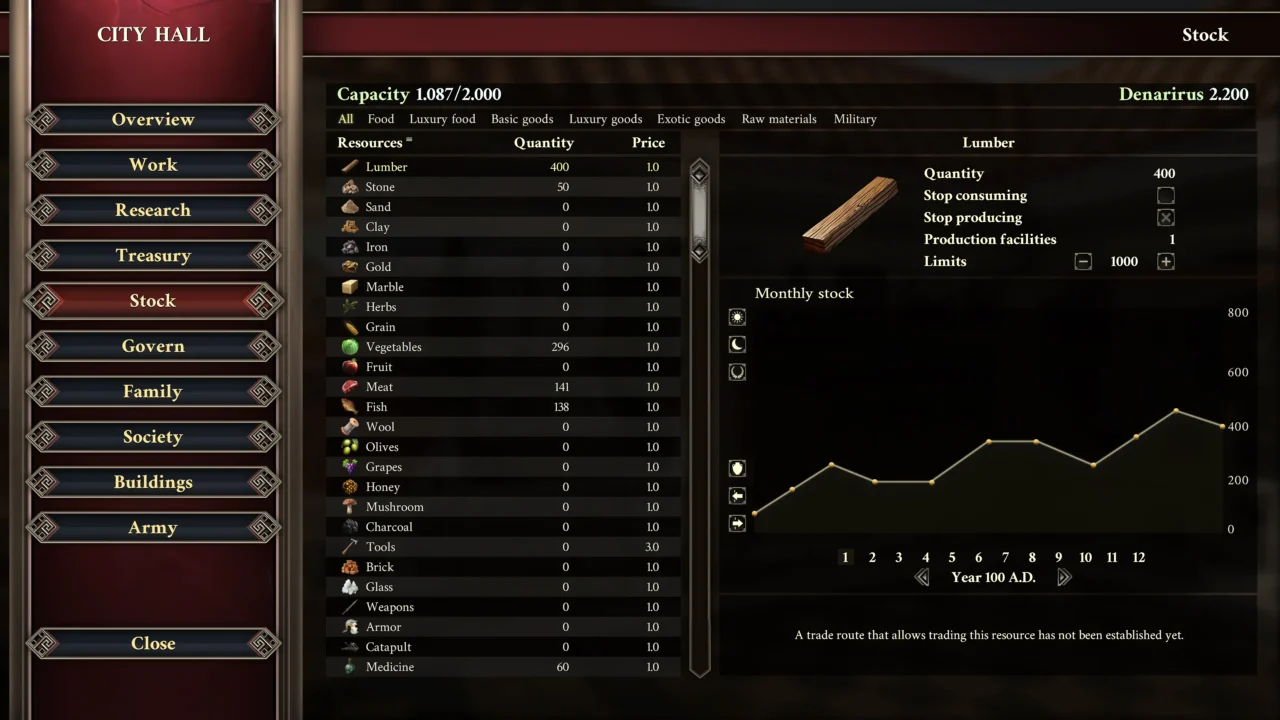Toggle the moon icon on the stock chart

coord(737,344)
